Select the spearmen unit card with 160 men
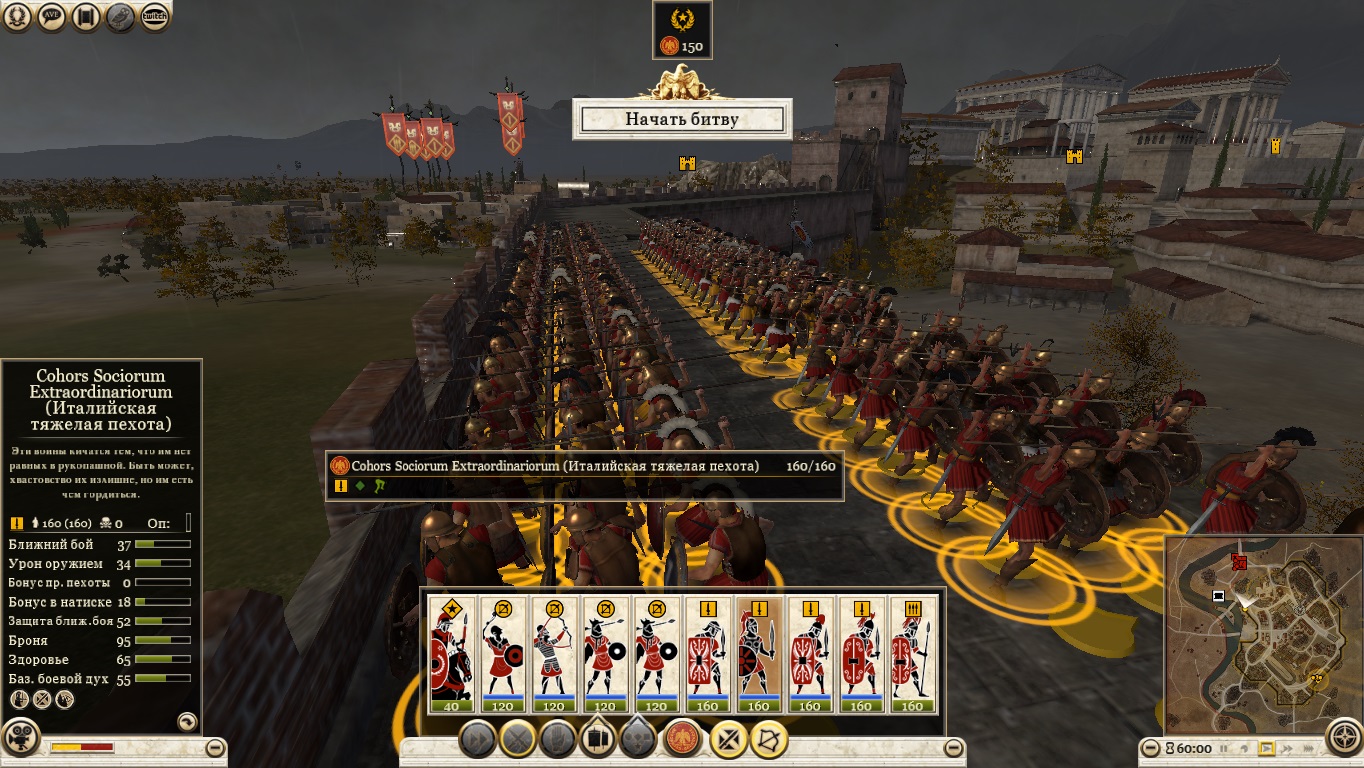Viewport: 1364px width, 768px height. [x=912, y=655]
